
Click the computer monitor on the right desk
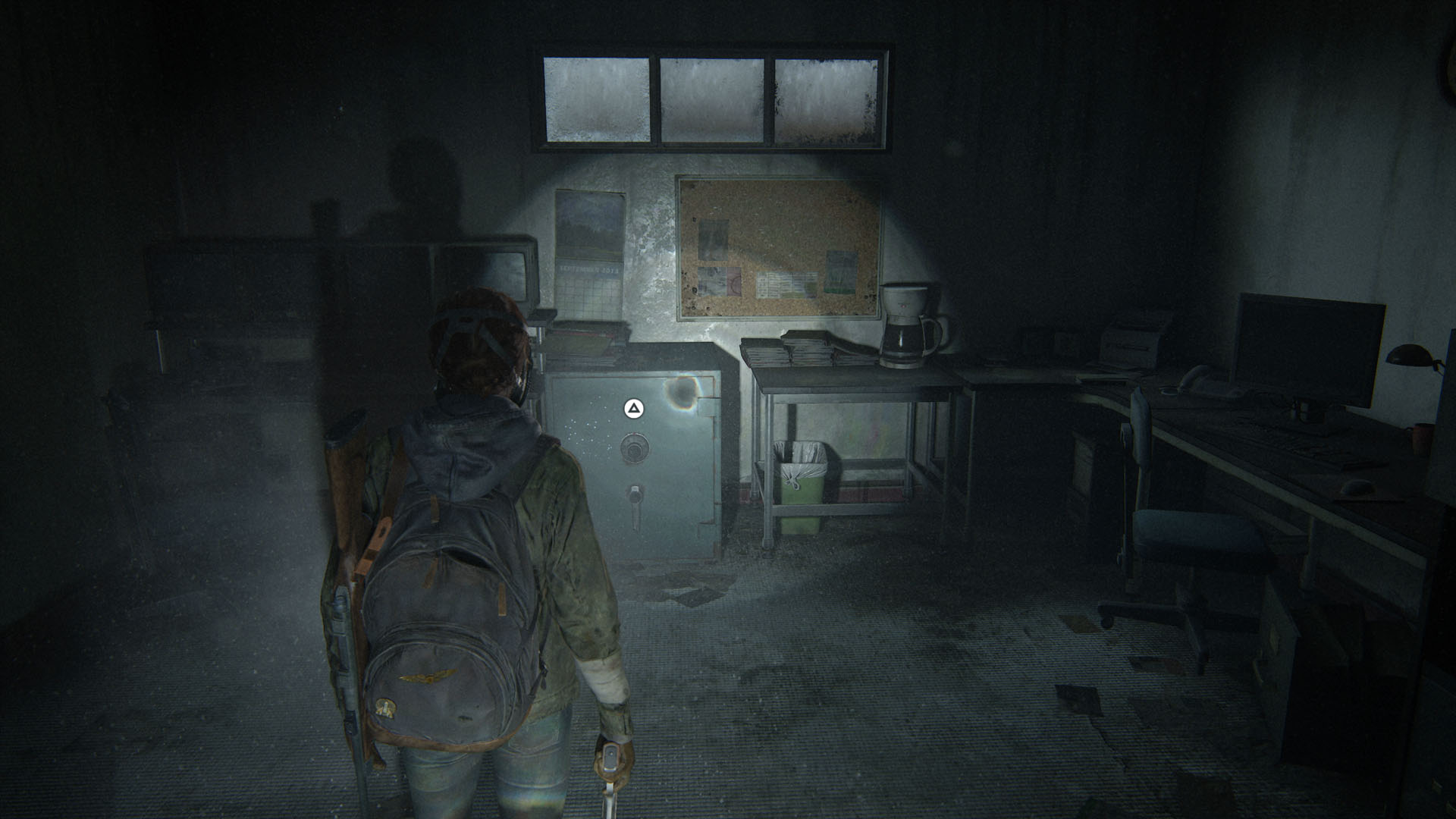[1308, 349]
